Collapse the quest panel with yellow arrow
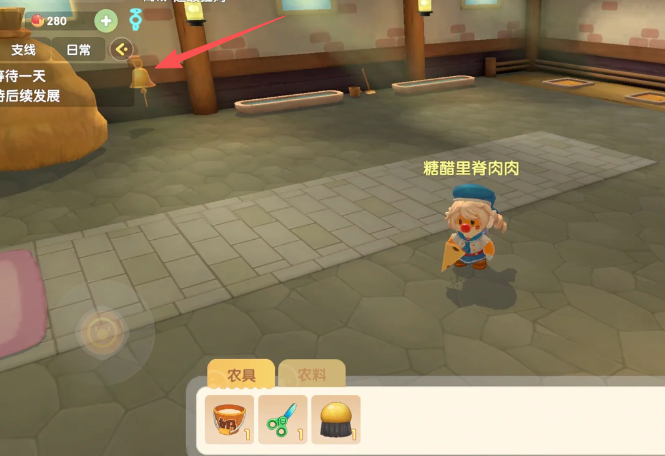The height and width of the screenshot is (456, 665). tap(123, 49)
